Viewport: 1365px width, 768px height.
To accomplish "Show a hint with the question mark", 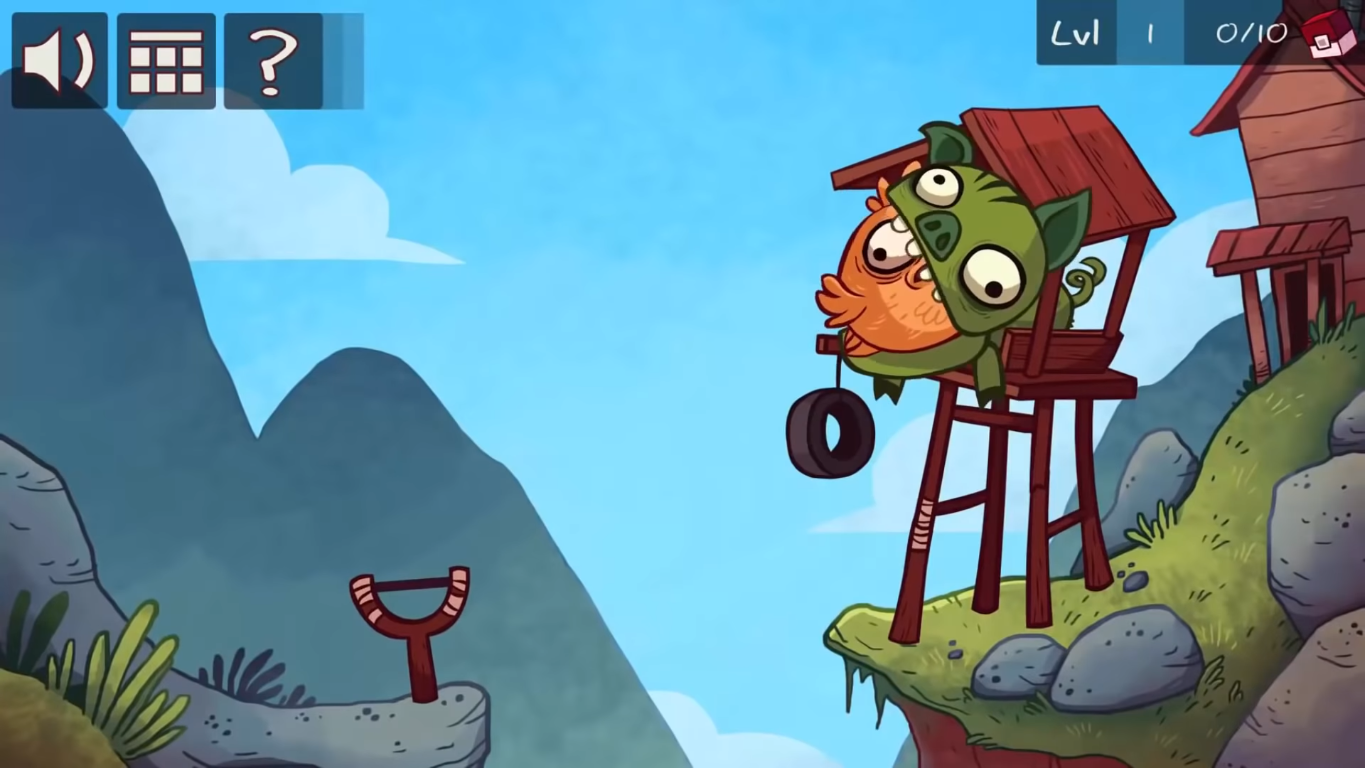I will pos(273,61).
